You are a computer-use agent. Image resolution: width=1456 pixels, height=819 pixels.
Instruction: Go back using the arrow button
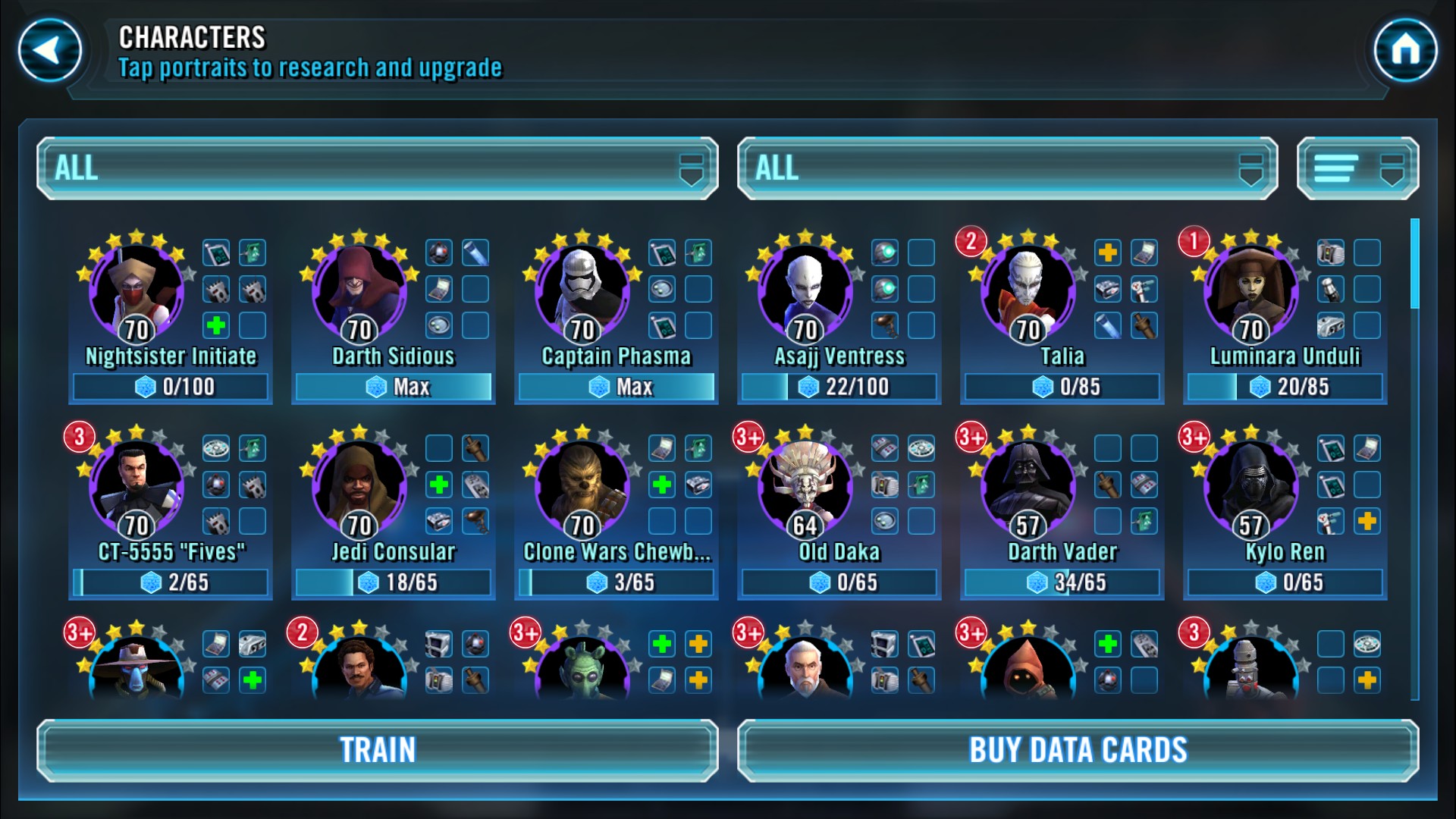[x=50, y=51]
